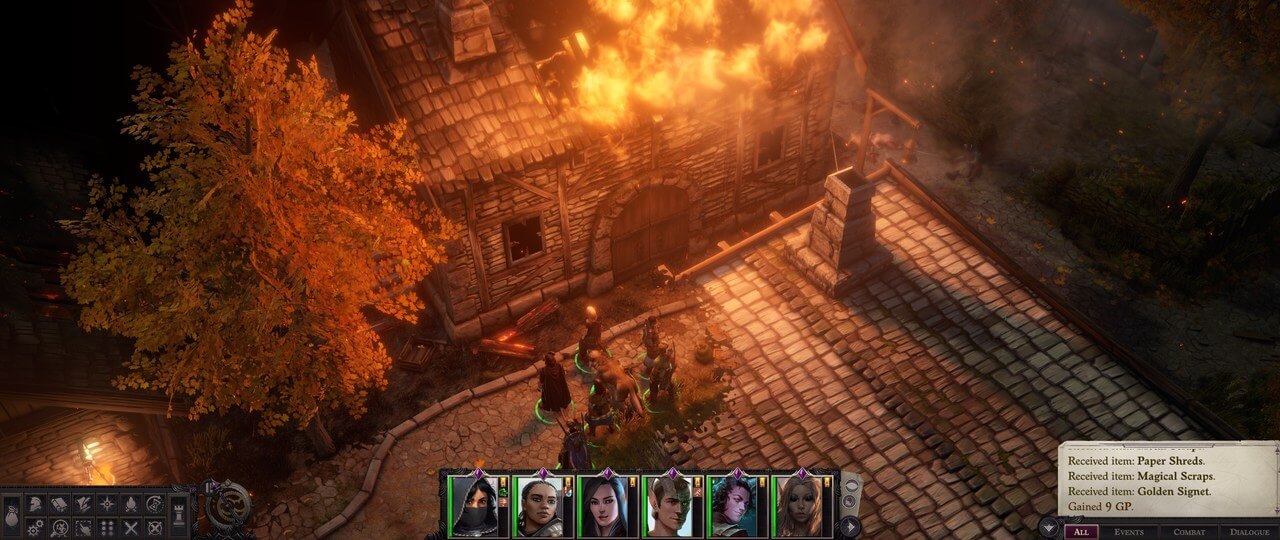
Task: Switch the log to the Events tab
Action: (x=1129, y=532)
